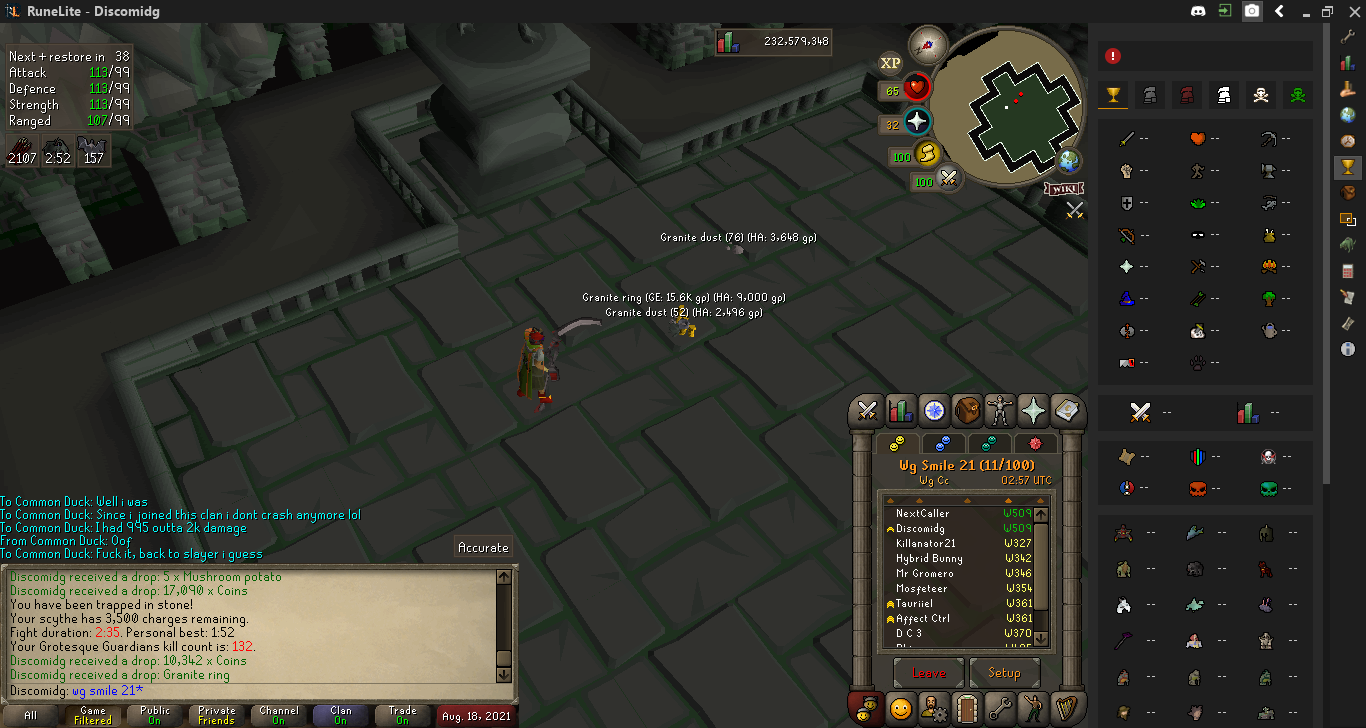
Task: Toggle the run energy orb
Action: tap(929, 155)
